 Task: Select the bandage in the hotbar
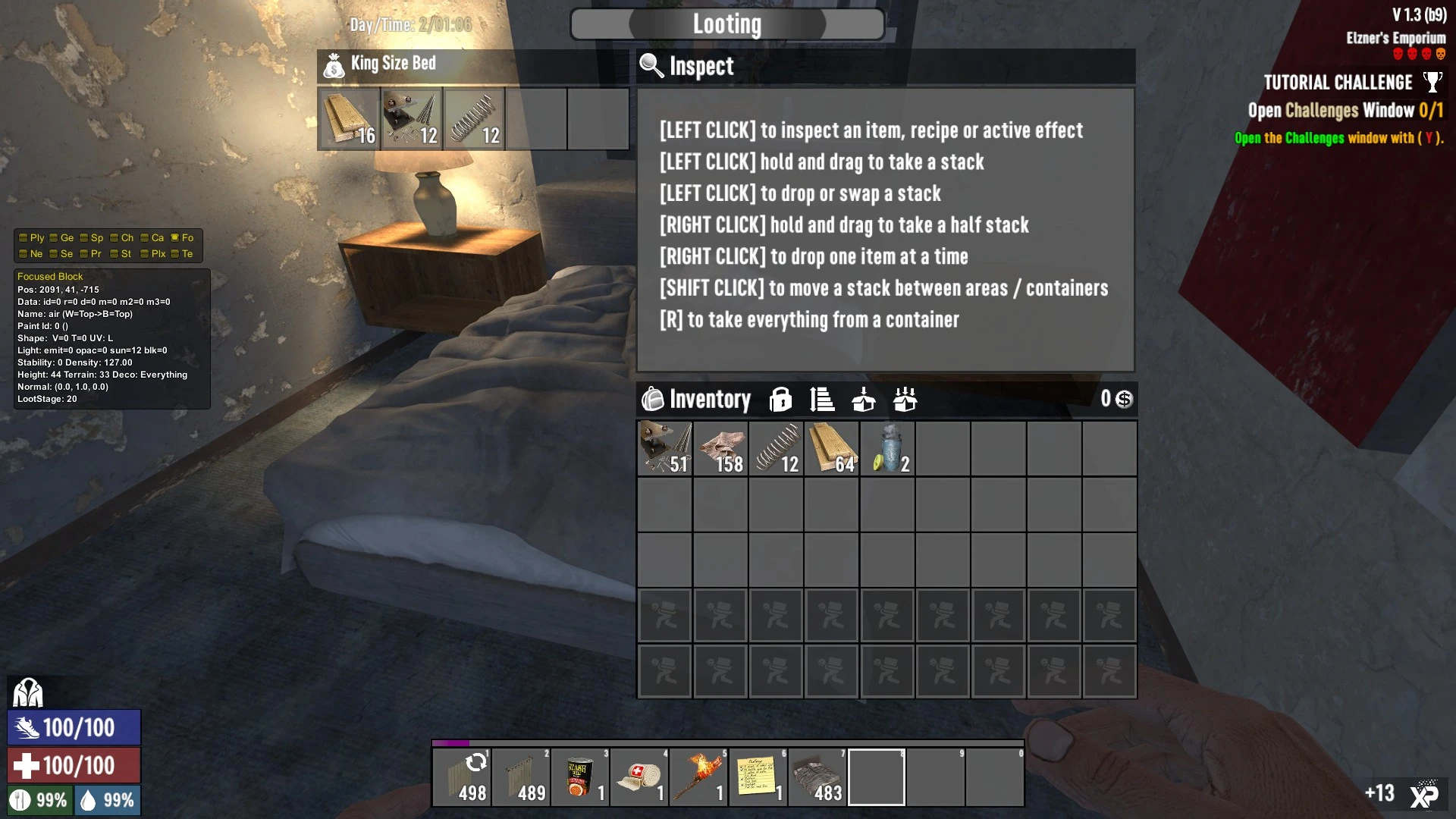click(639, 777)
